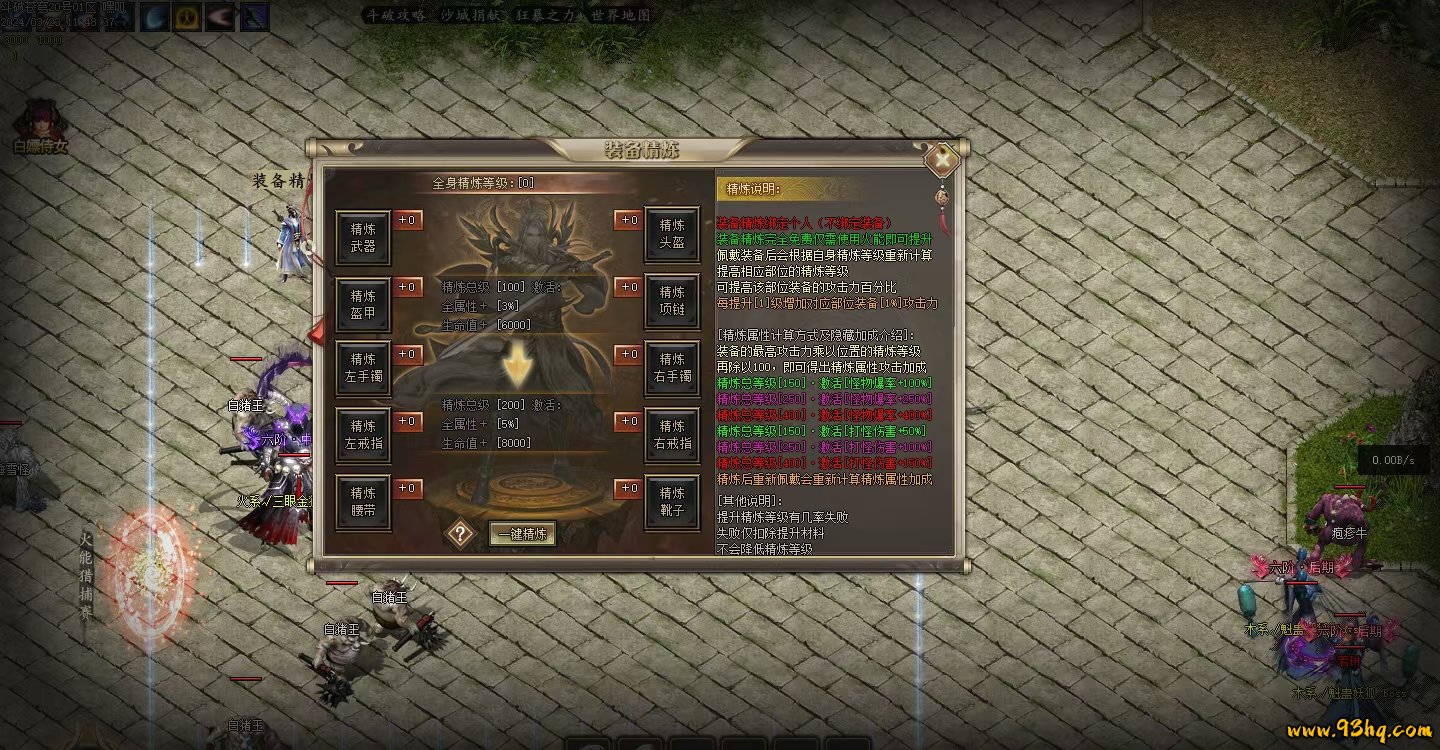Click the yellow circular emblem skill icon

tap(187, 17)
